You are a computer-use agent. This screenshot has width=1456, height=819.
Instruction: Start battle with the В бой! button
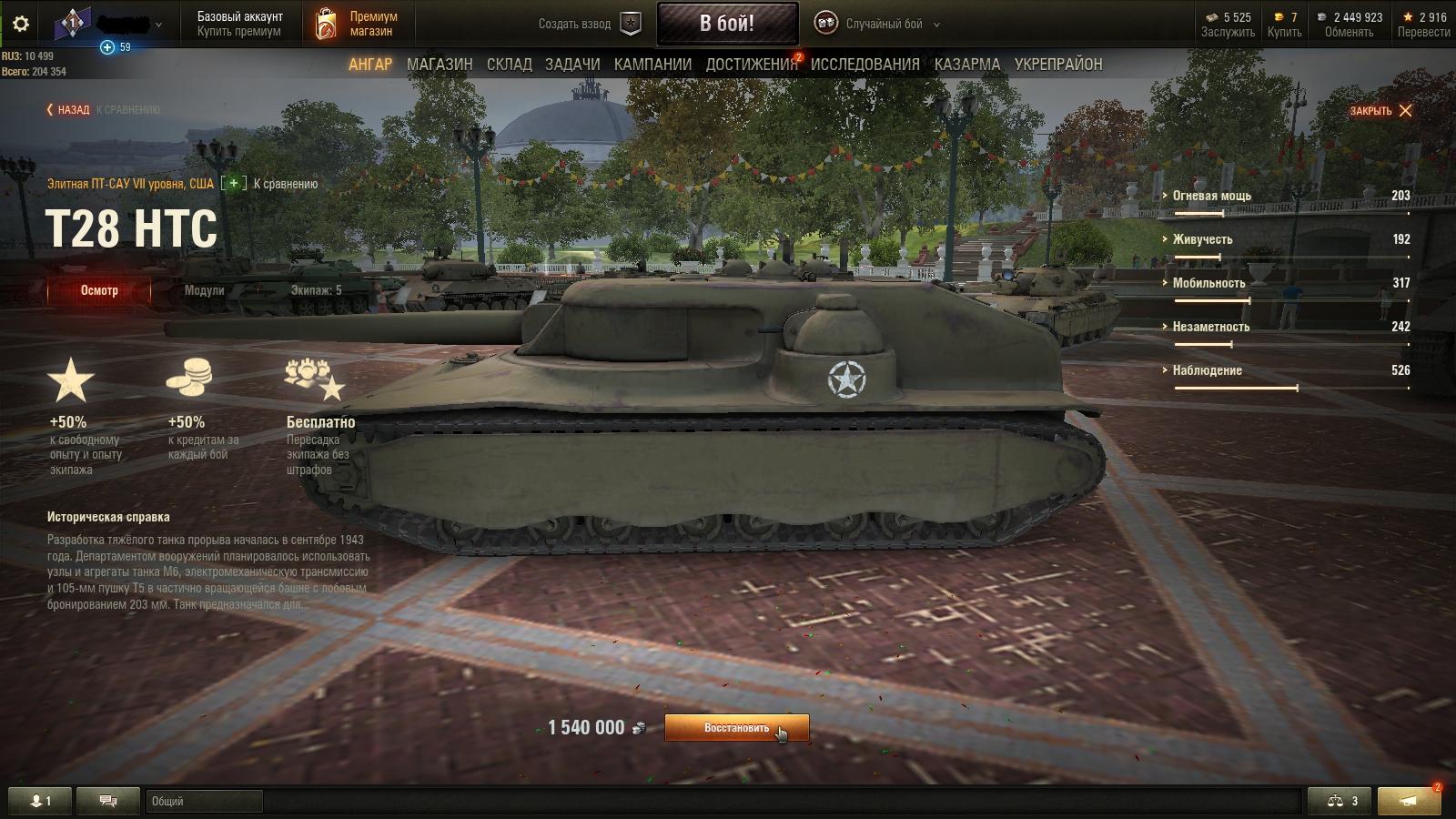[727, 24]
